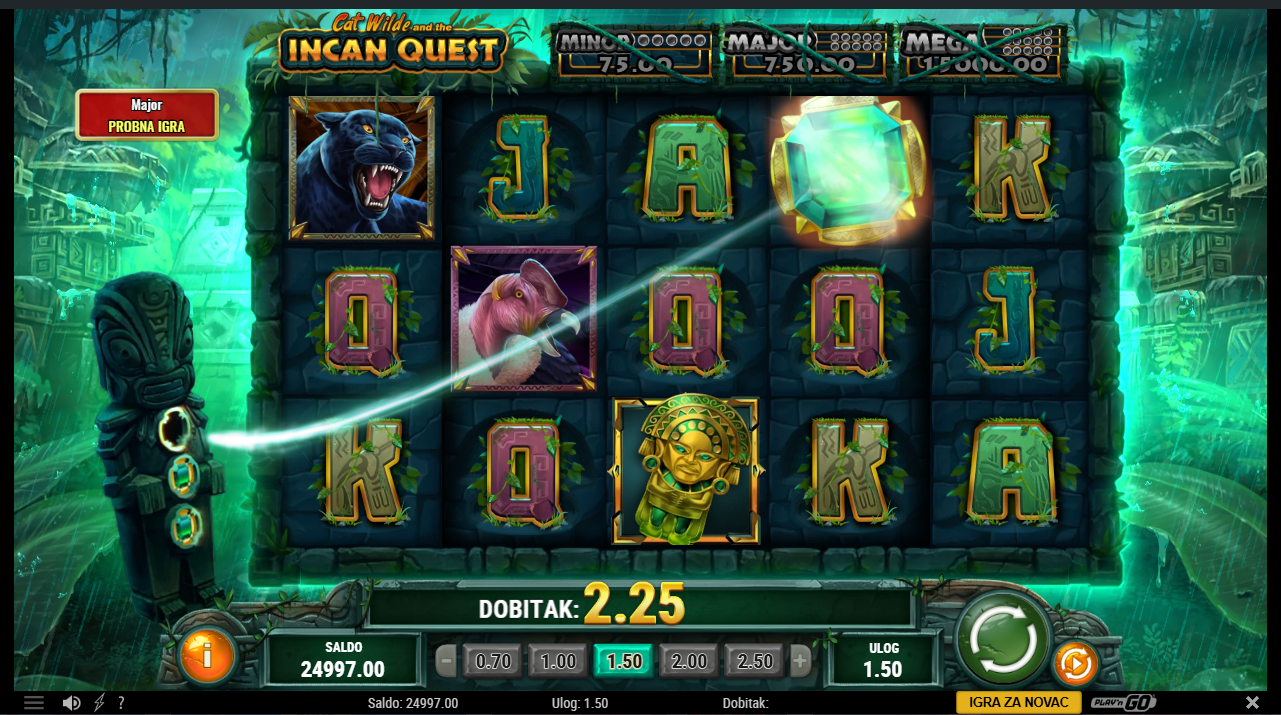Spin the reels with the green button
Screen dimensions: 1281x715
click(1003, 641)
